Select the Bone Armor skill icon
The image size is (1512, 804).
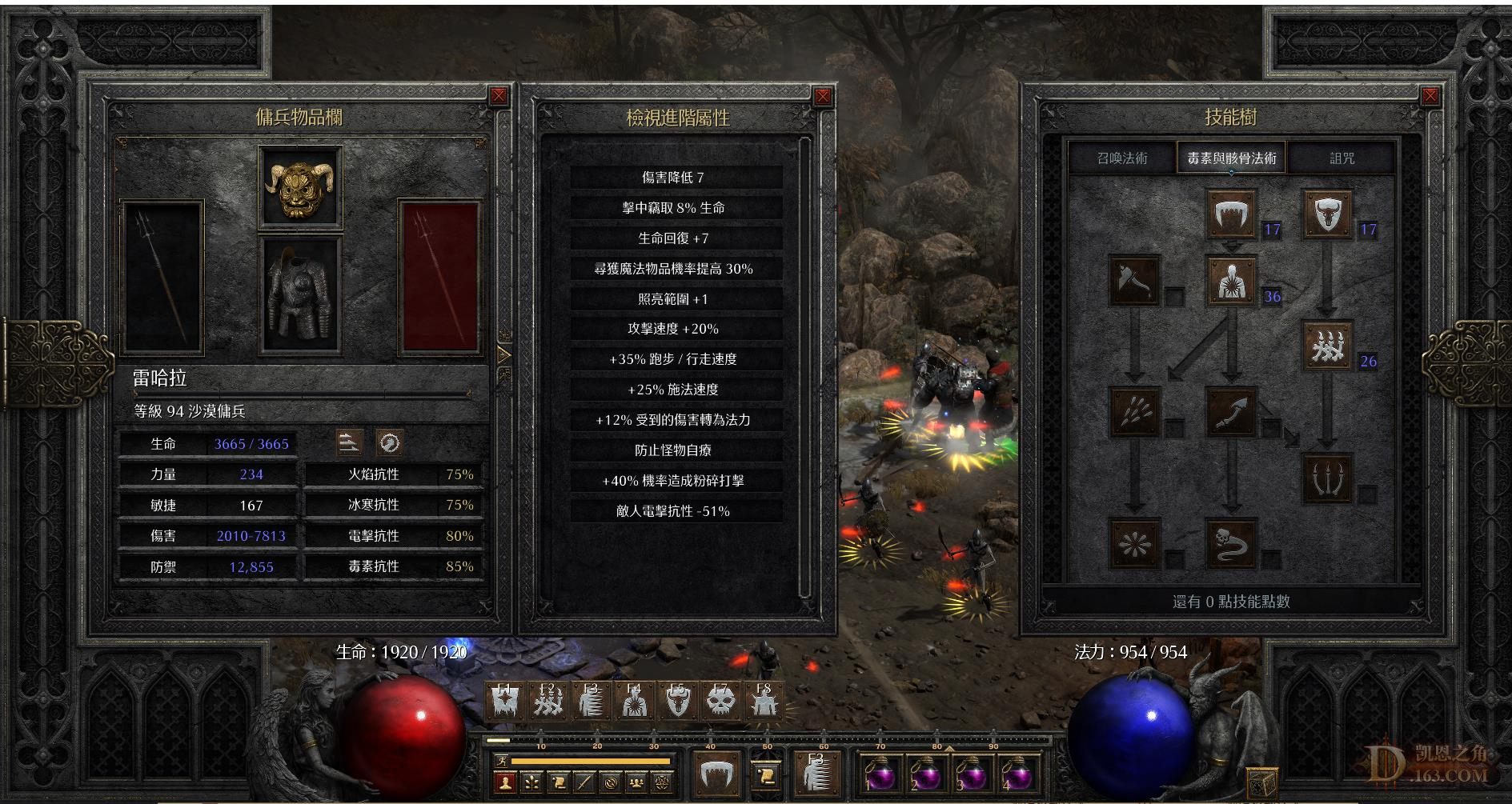point(1328,214)
